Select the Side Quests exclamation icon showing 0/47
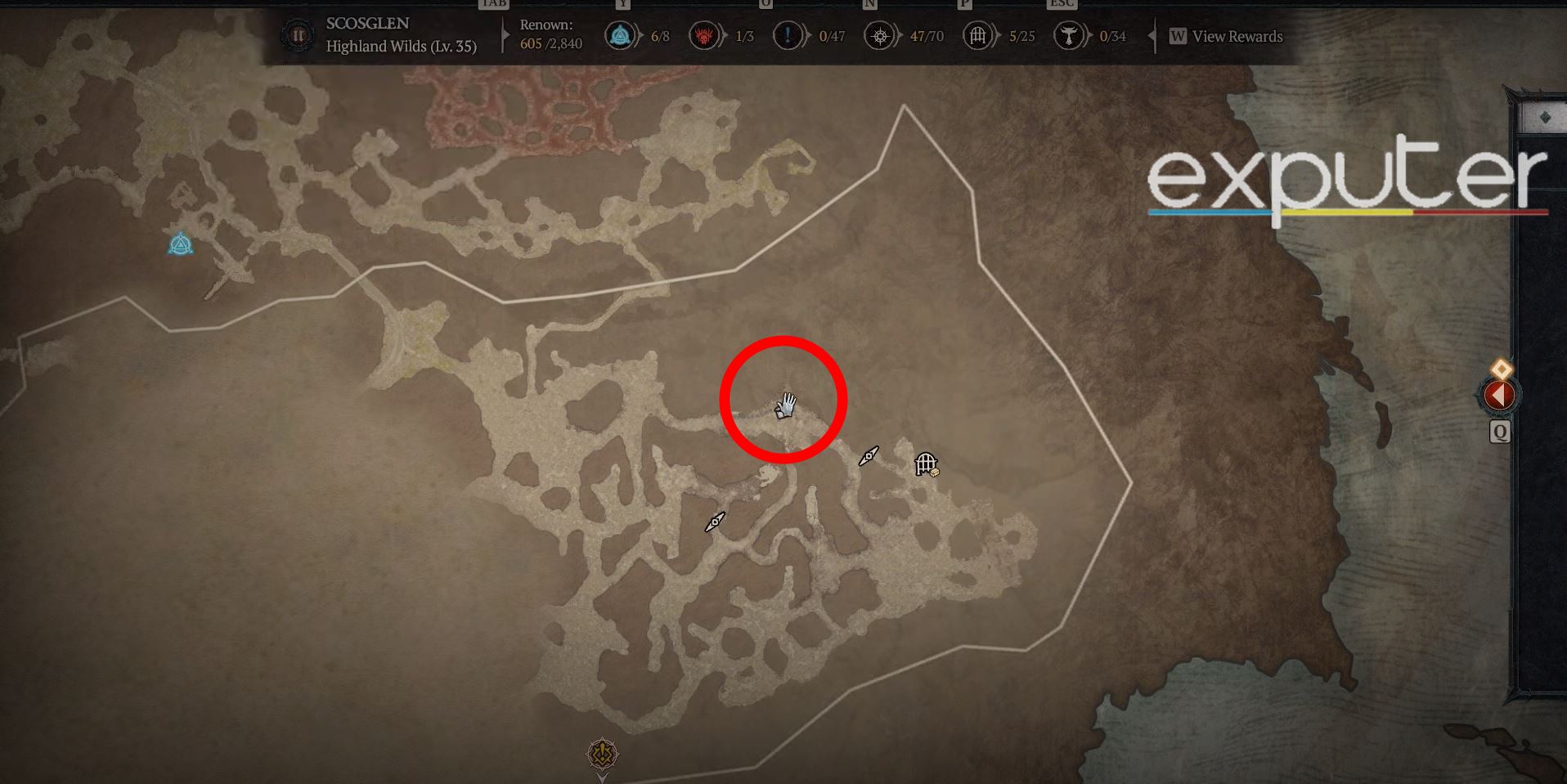Screen dimensions: 1567x784 [x=789, y=36]
